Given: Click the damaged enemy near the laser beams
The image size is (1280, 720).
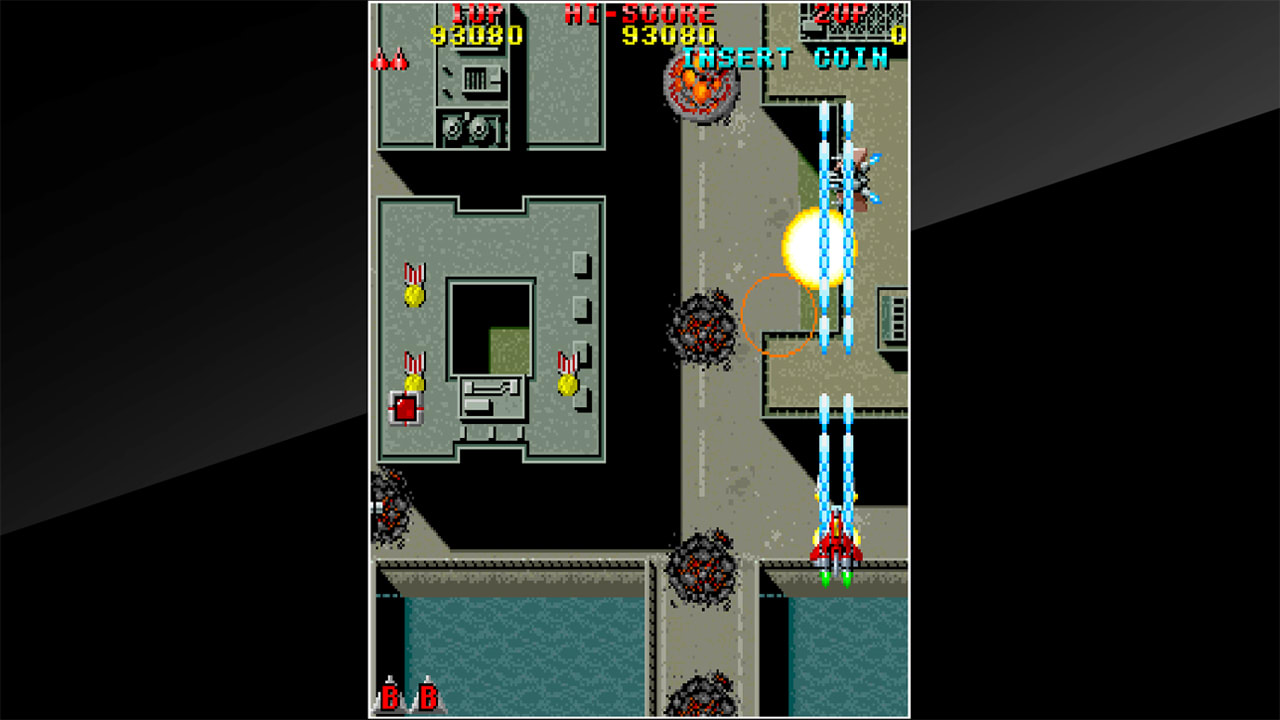Looking at the screenshot, I should coord(852,180).
